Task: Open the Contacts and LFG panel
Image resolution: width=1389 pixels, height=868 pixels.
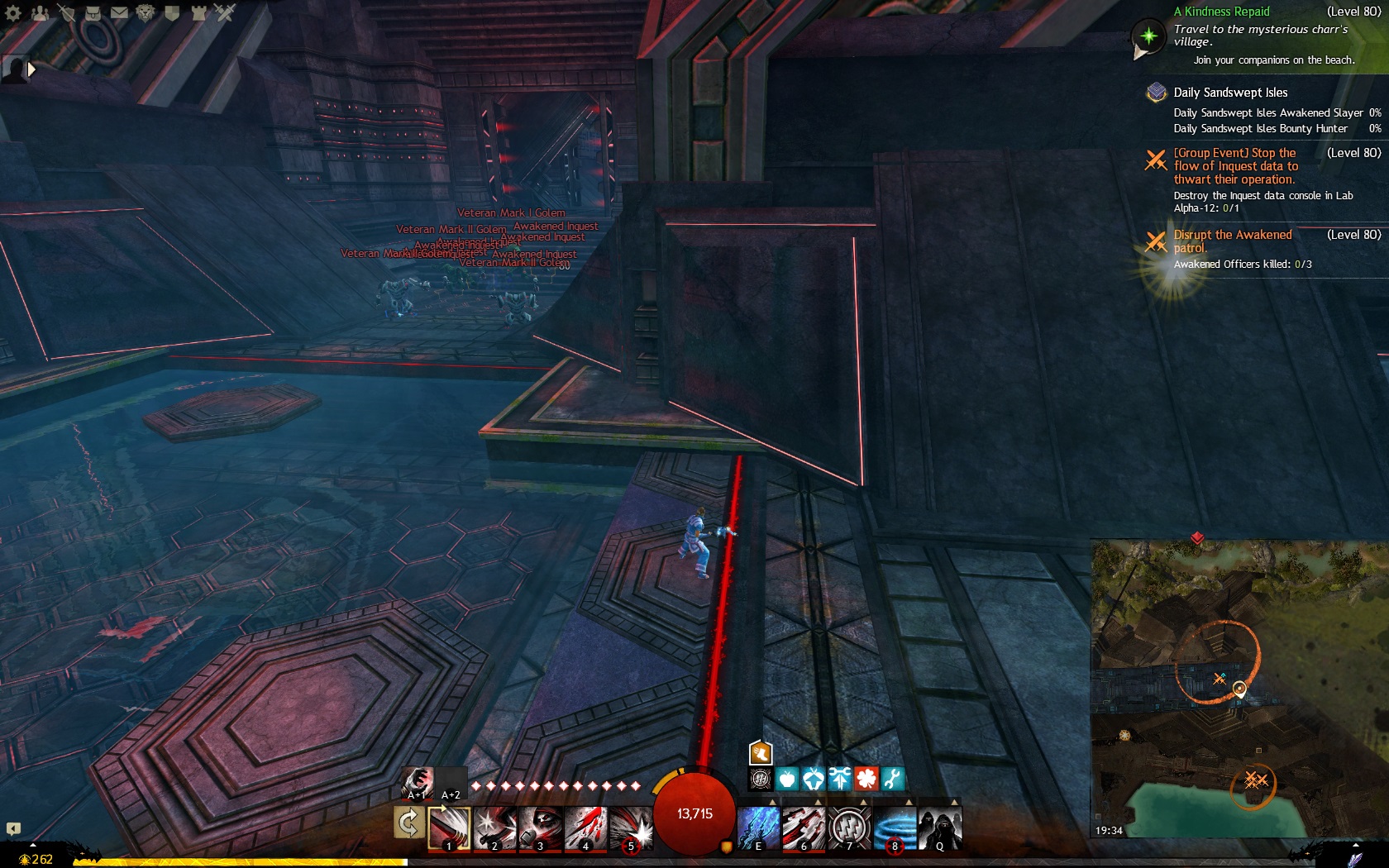Action: tap(40, 13)
